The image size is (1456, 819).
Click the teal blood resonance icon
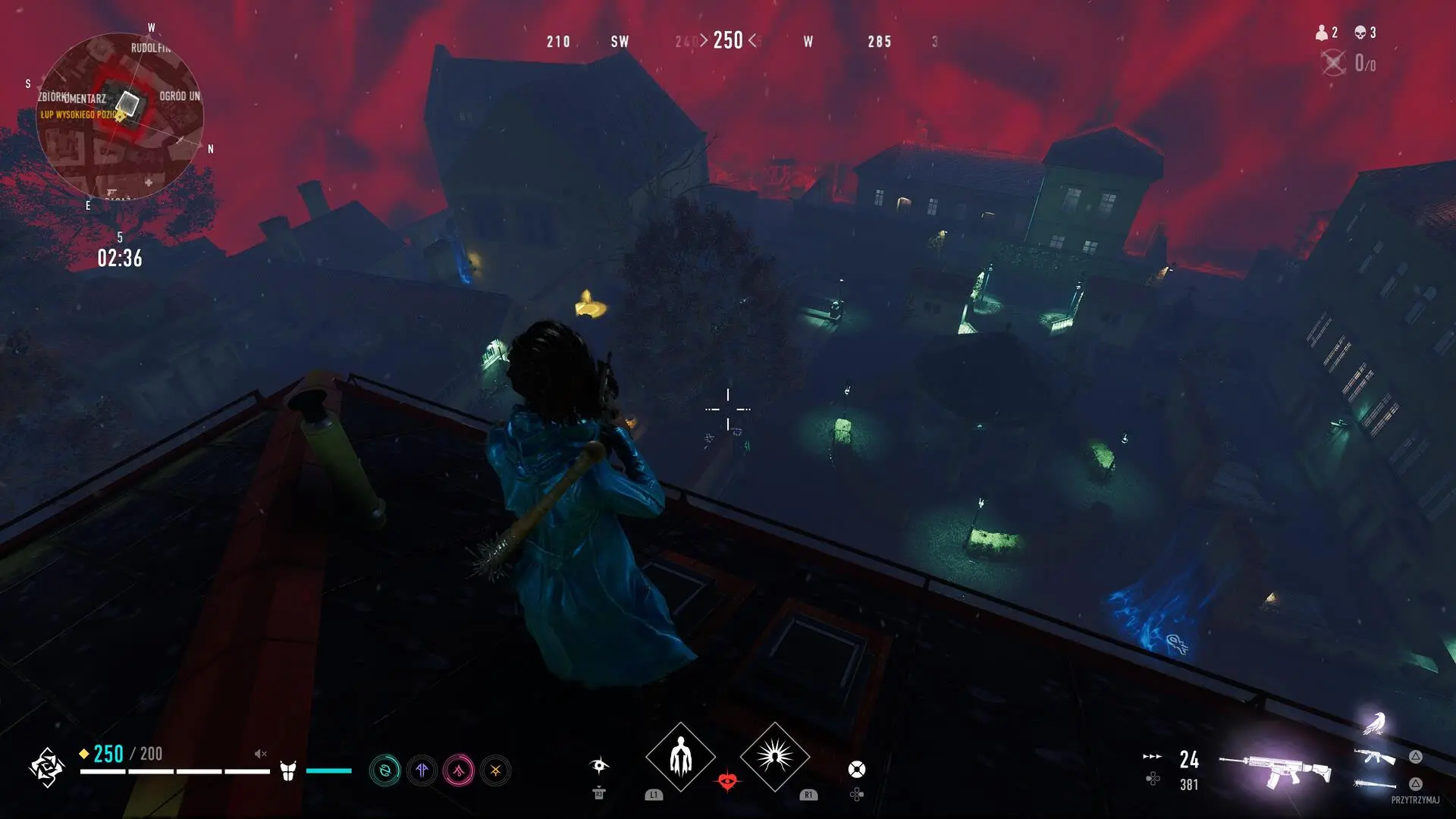384,771
